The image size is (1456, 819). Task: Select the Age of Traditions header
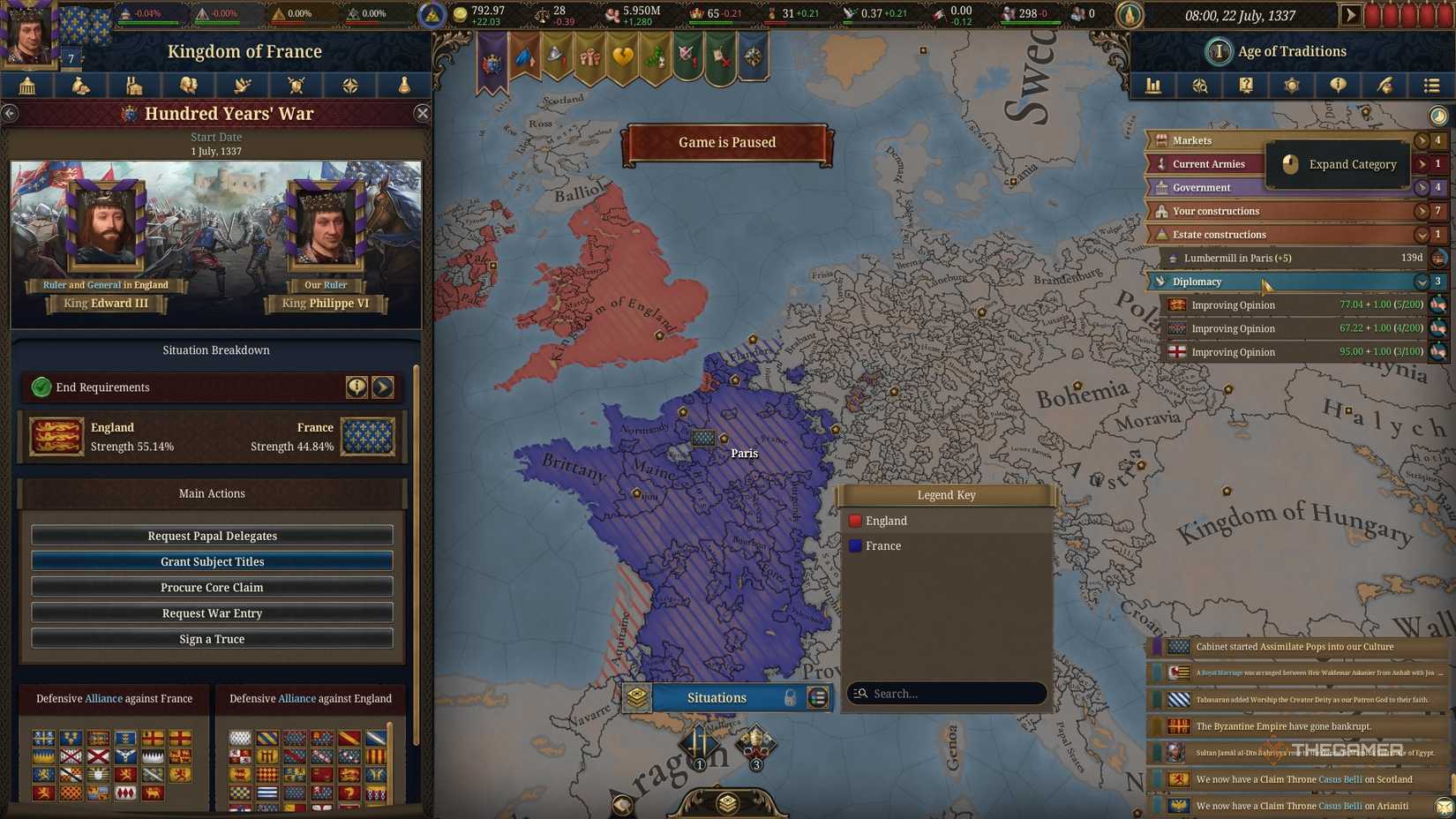(1274, 51)
